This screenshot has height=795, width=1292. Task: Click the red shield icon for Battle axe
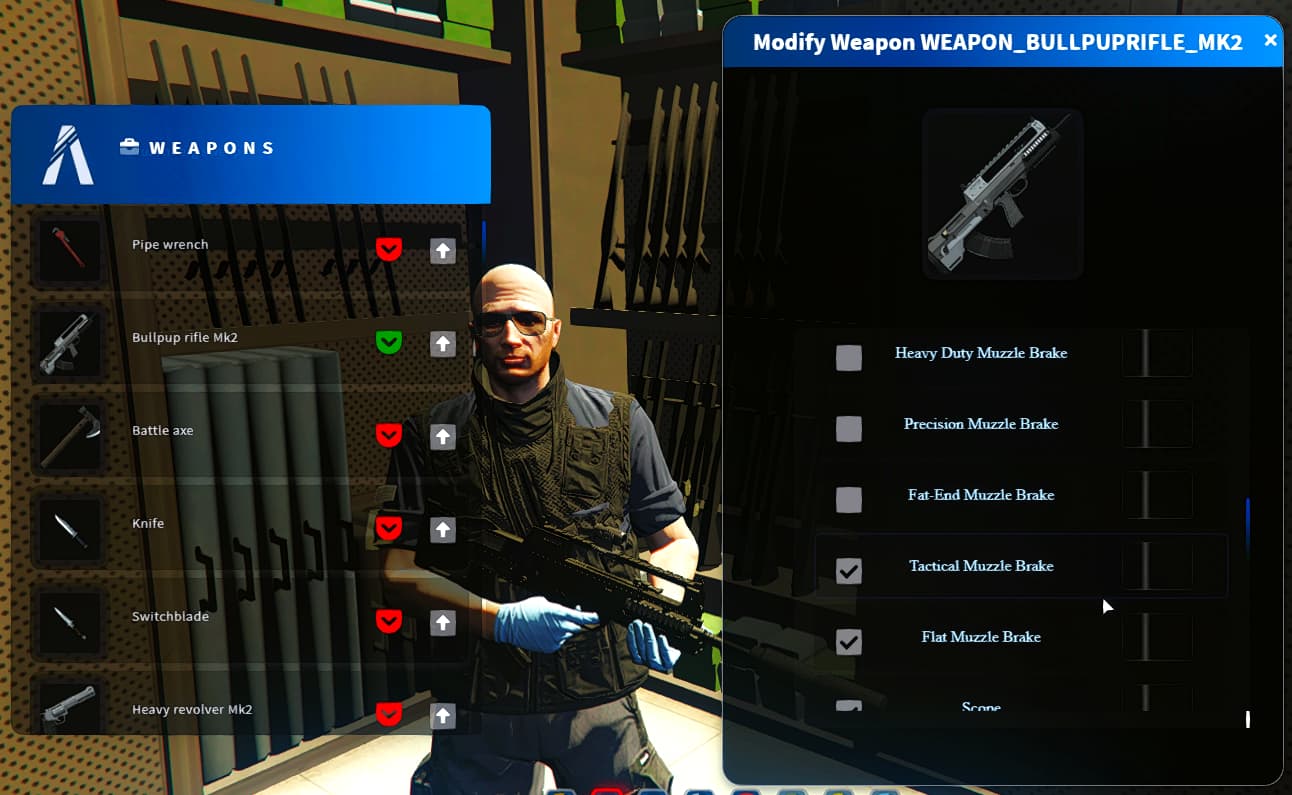tap(389, 435)
